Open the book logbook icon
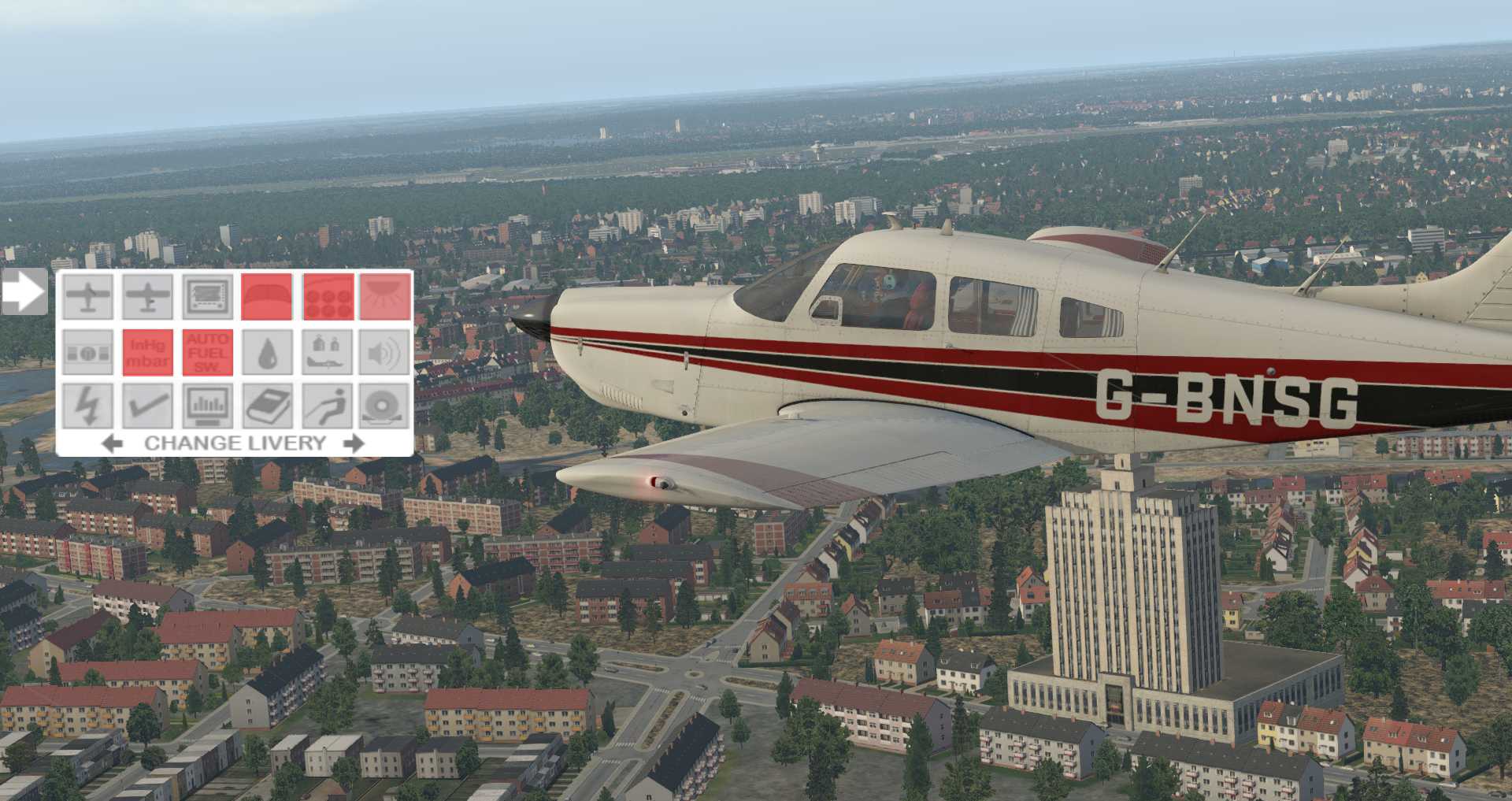The width and height of the screenshot is (1512, 801). click(x=266, y=406)
